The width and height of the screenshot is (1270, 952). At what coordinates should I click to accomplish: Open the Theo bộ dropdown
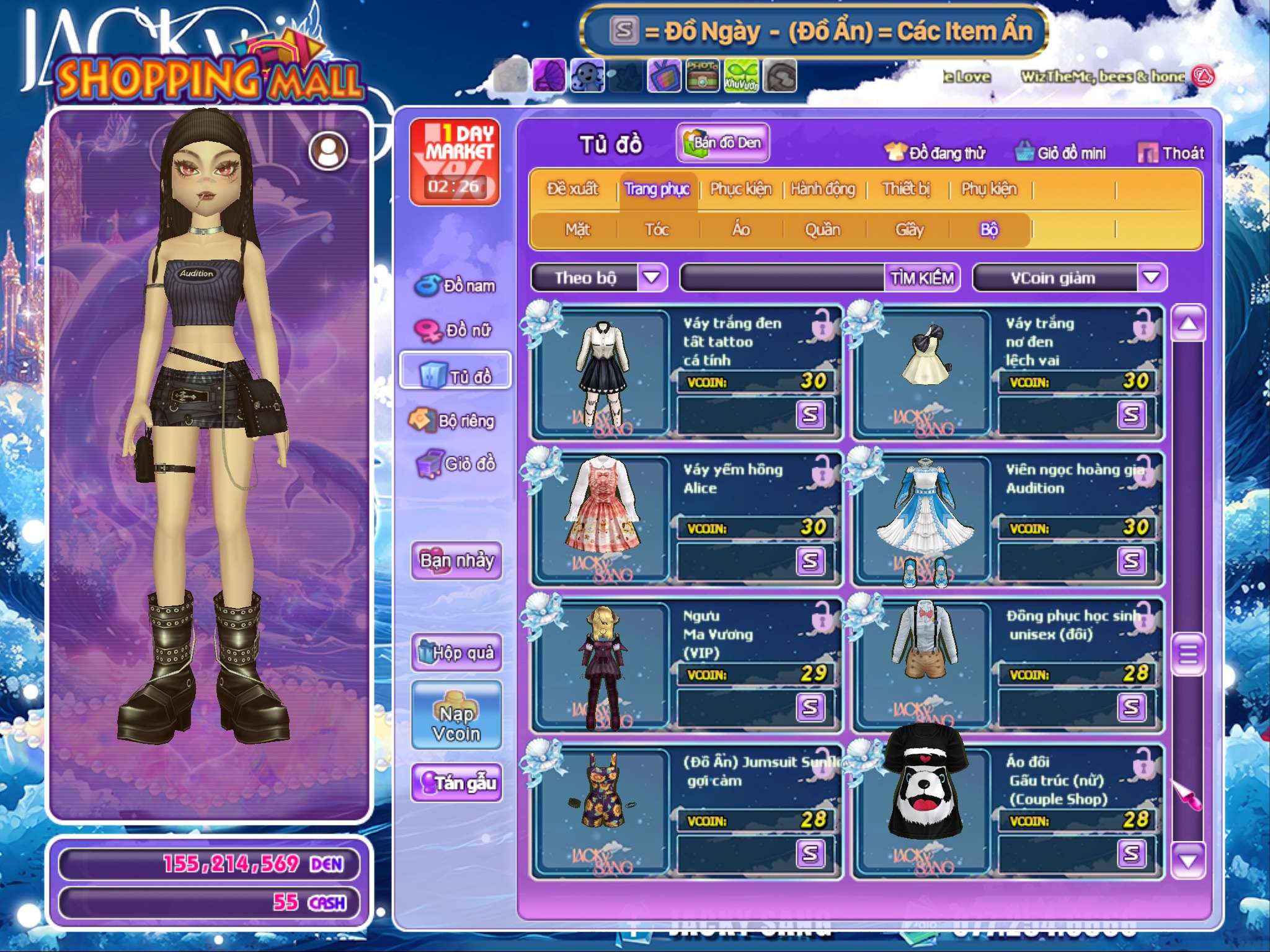[x=652, y=278]
